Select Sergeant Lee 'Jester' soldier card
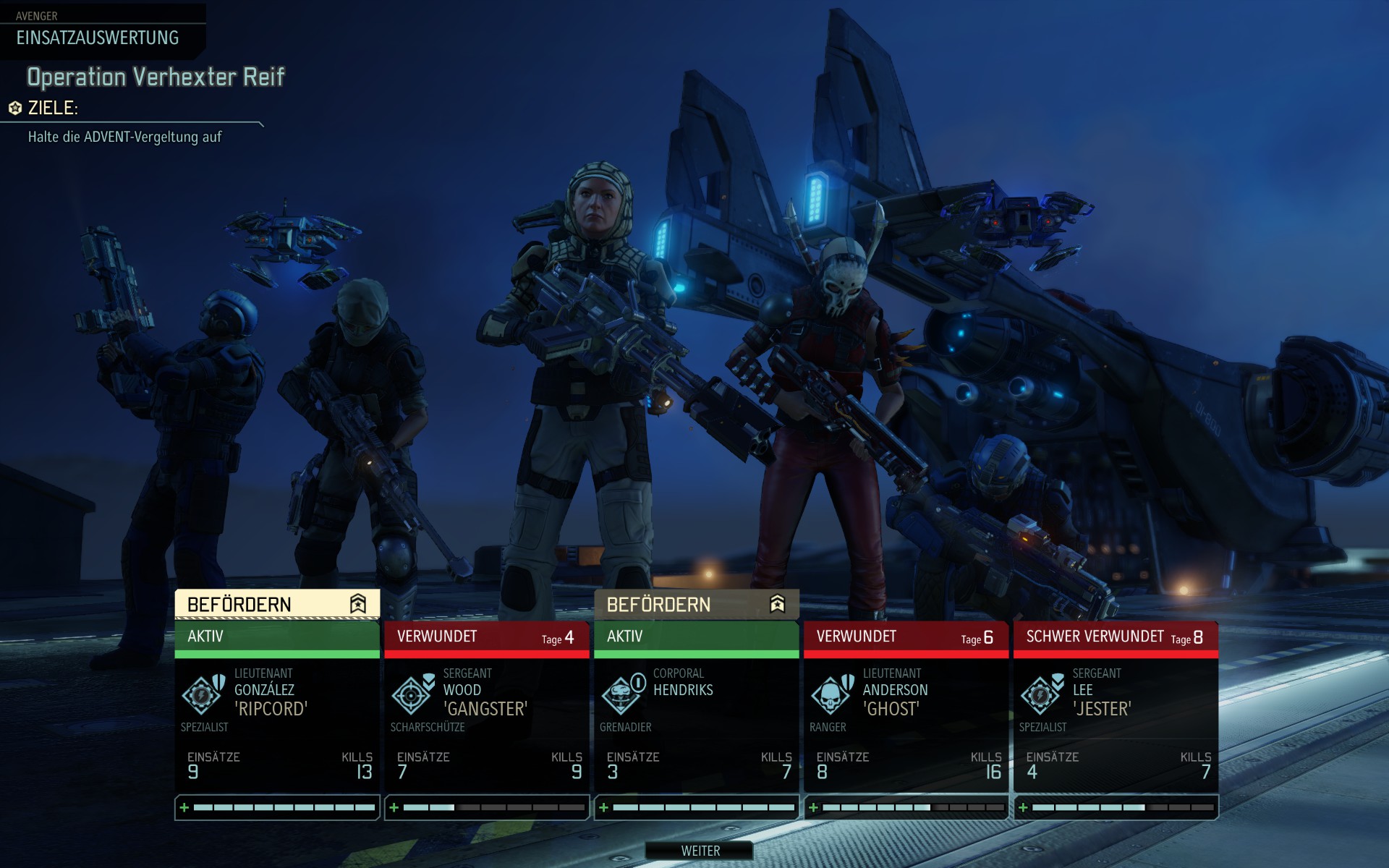 pyautogui.click(x=1116, y=716)
